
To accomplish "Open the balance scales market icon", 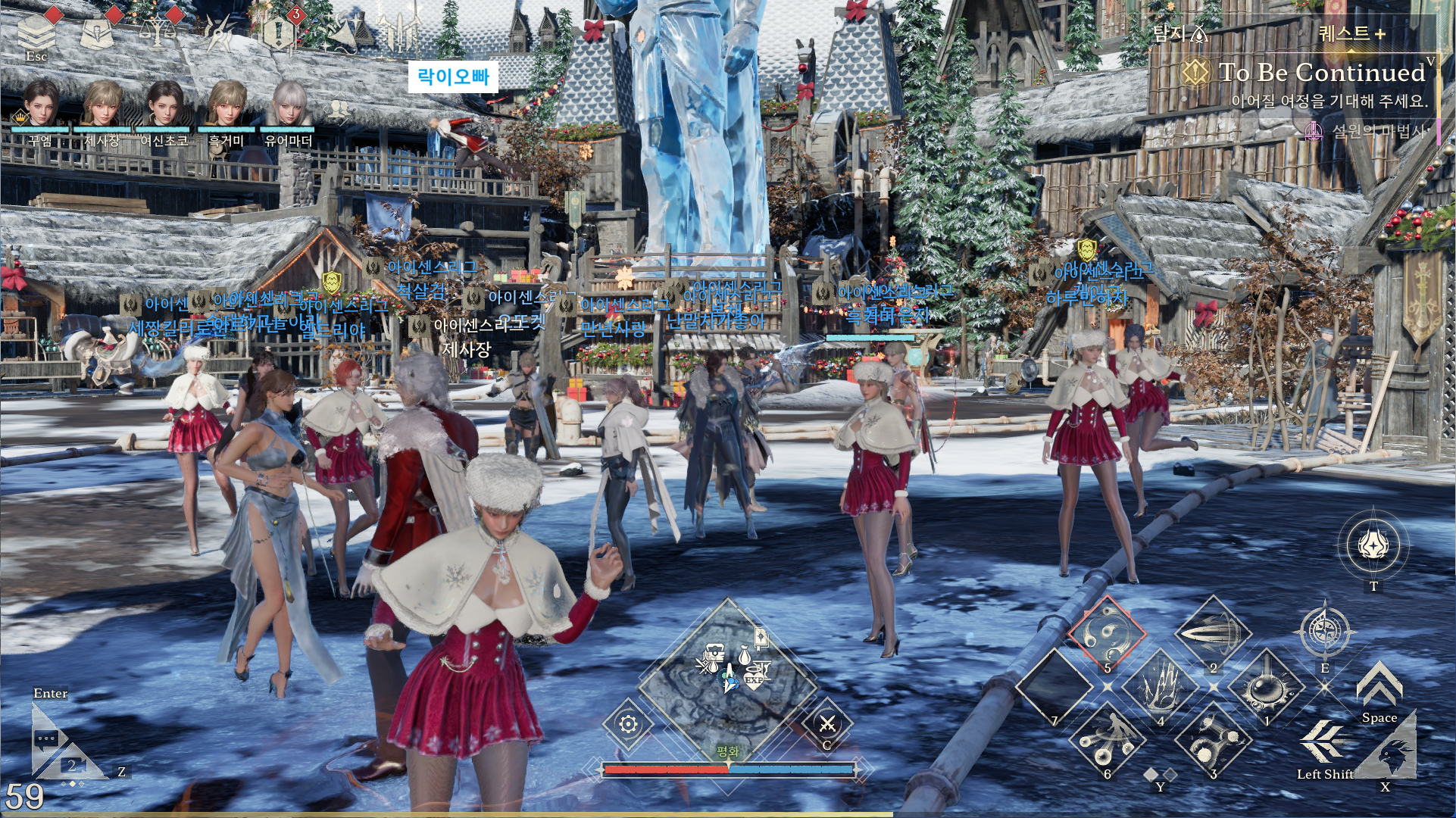I will click(158, 30).
